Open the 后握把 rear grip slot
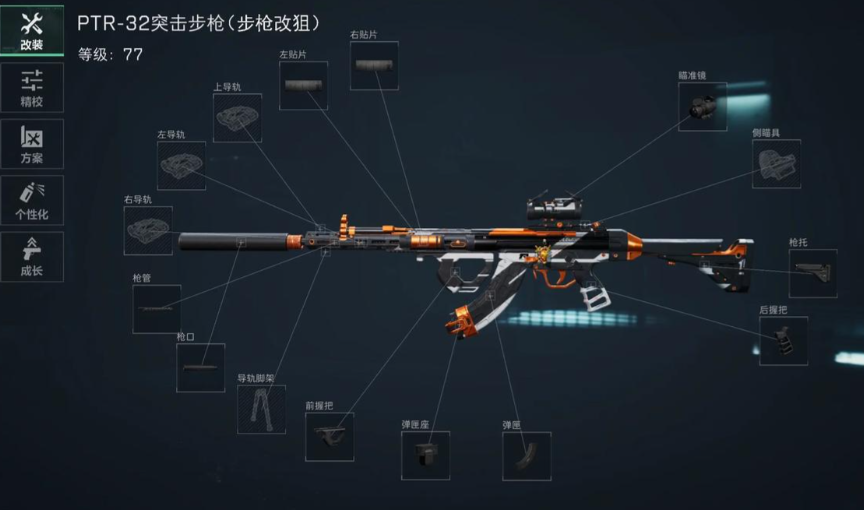864x510 pixels. (783, 341)
